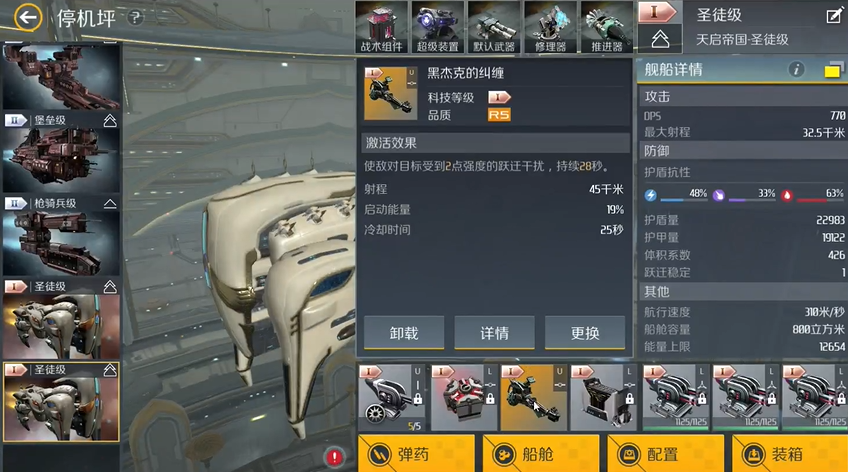
Task: View module 详情 details
Action: (494, 332)
